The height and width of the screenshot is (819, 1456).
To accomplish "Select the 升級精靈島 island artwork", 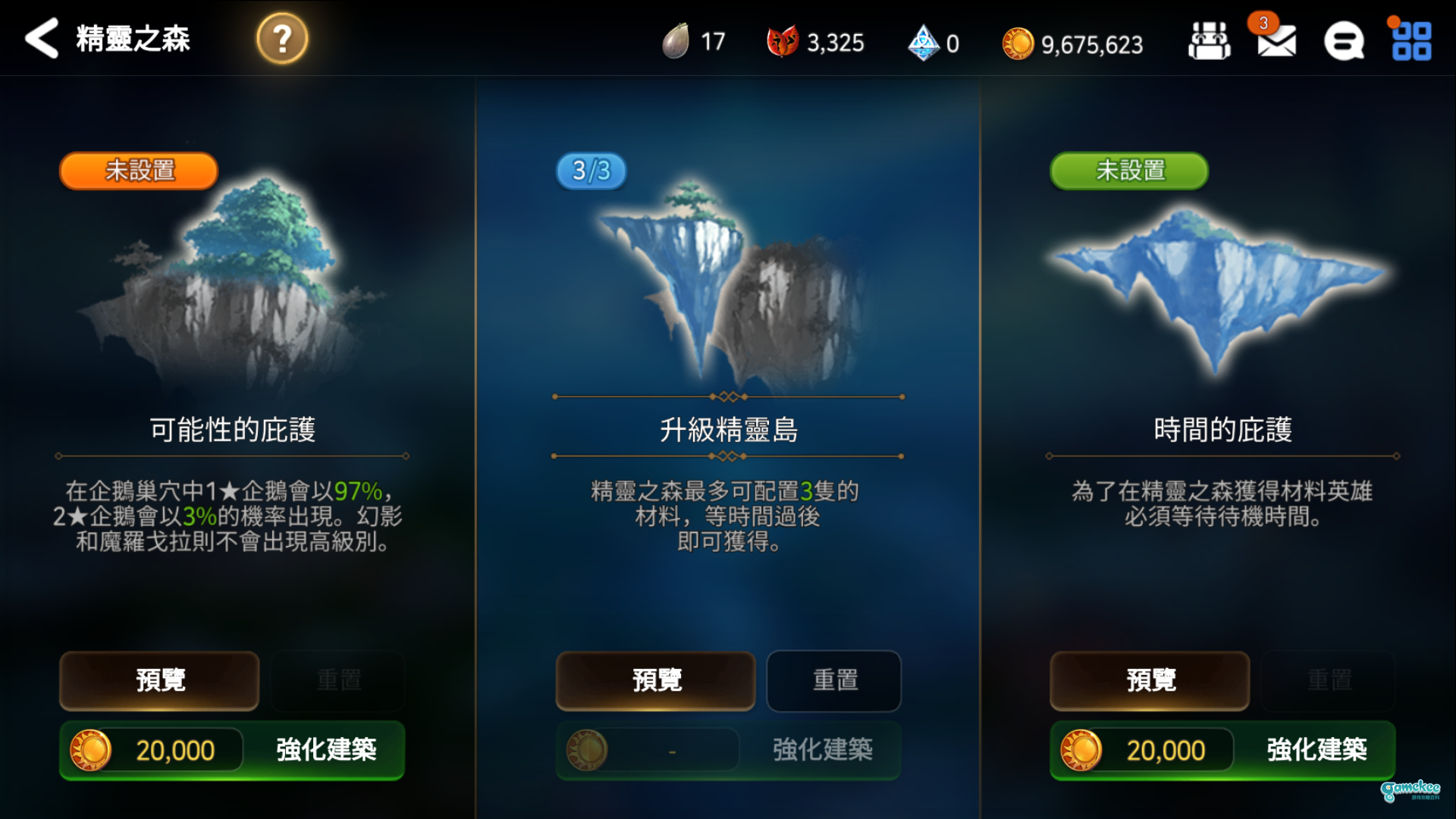I will (x=726, y=281).
